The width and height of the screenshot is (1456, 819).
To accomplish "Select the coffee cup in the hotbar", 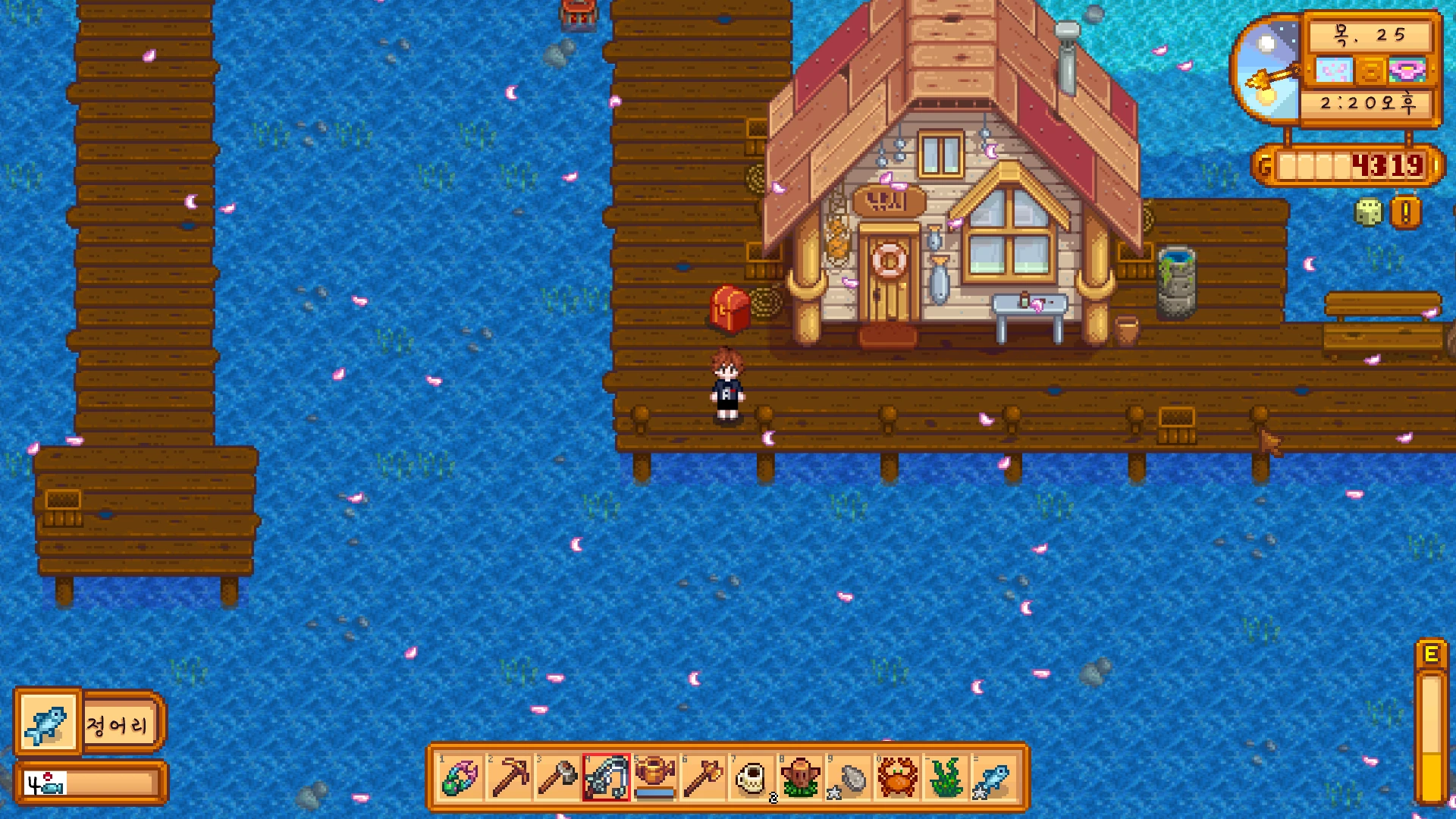I will coord(752,777).
